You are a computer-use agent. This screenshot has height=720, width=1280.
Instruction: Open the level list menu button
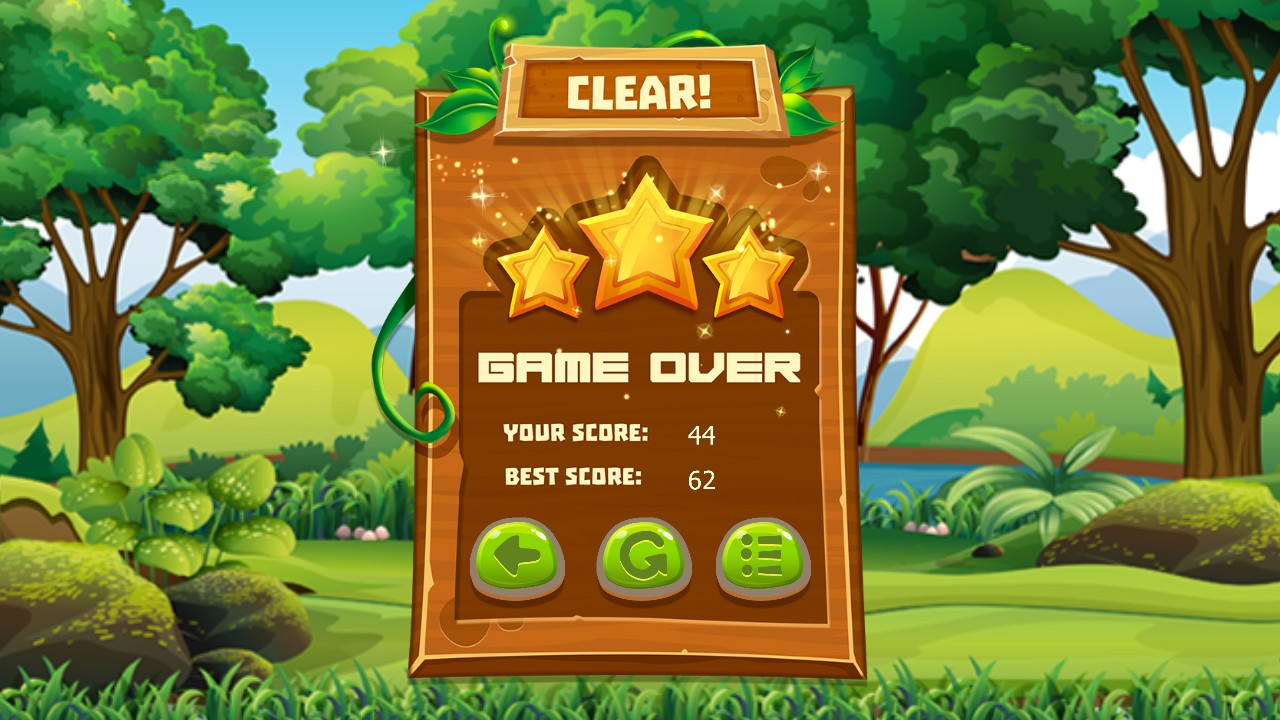tap(763, 558)
